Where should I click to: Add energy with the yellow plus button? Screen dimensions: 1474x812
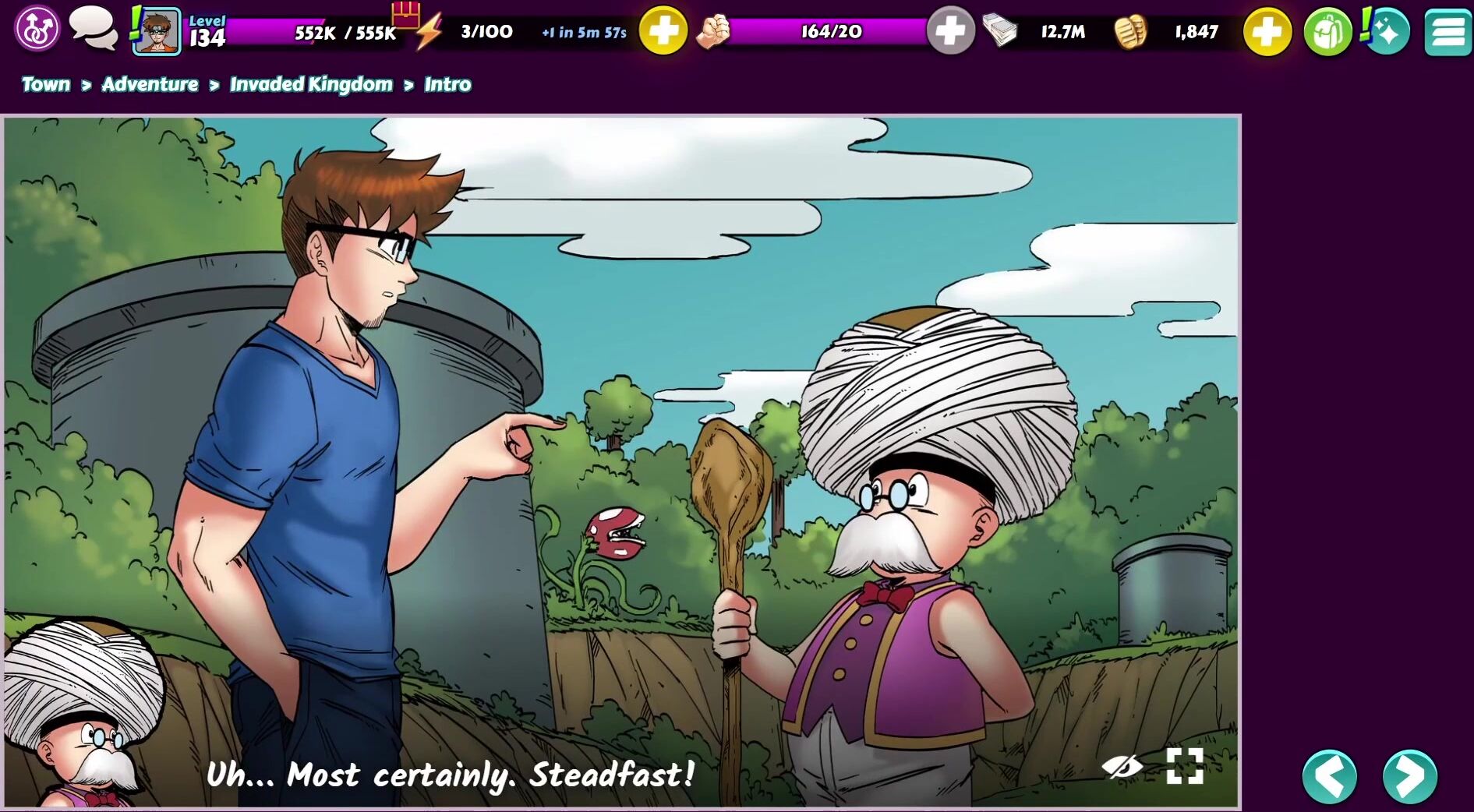click(x=663, y=31)
